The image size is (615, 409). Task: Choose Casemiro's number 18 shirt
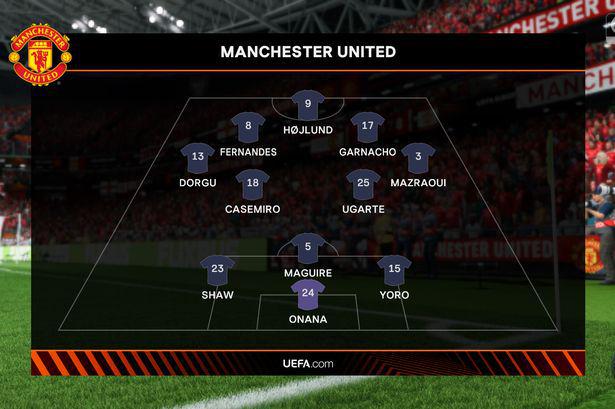(253, 184)
